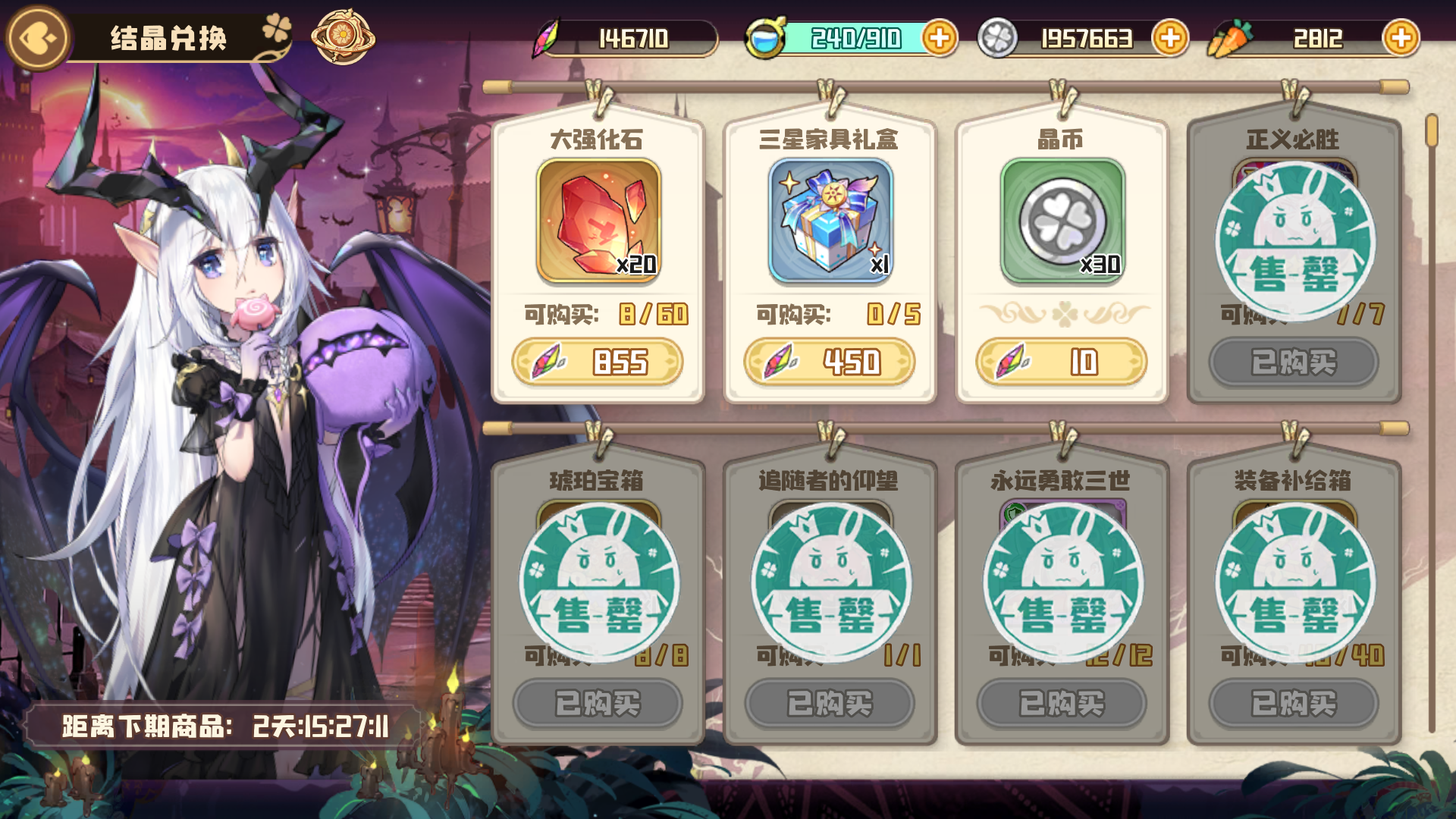Purchase 大强化石 for 855 crystals
Image resolution: width=1456 pixels, height=819 pixels.
click(599, 362)
